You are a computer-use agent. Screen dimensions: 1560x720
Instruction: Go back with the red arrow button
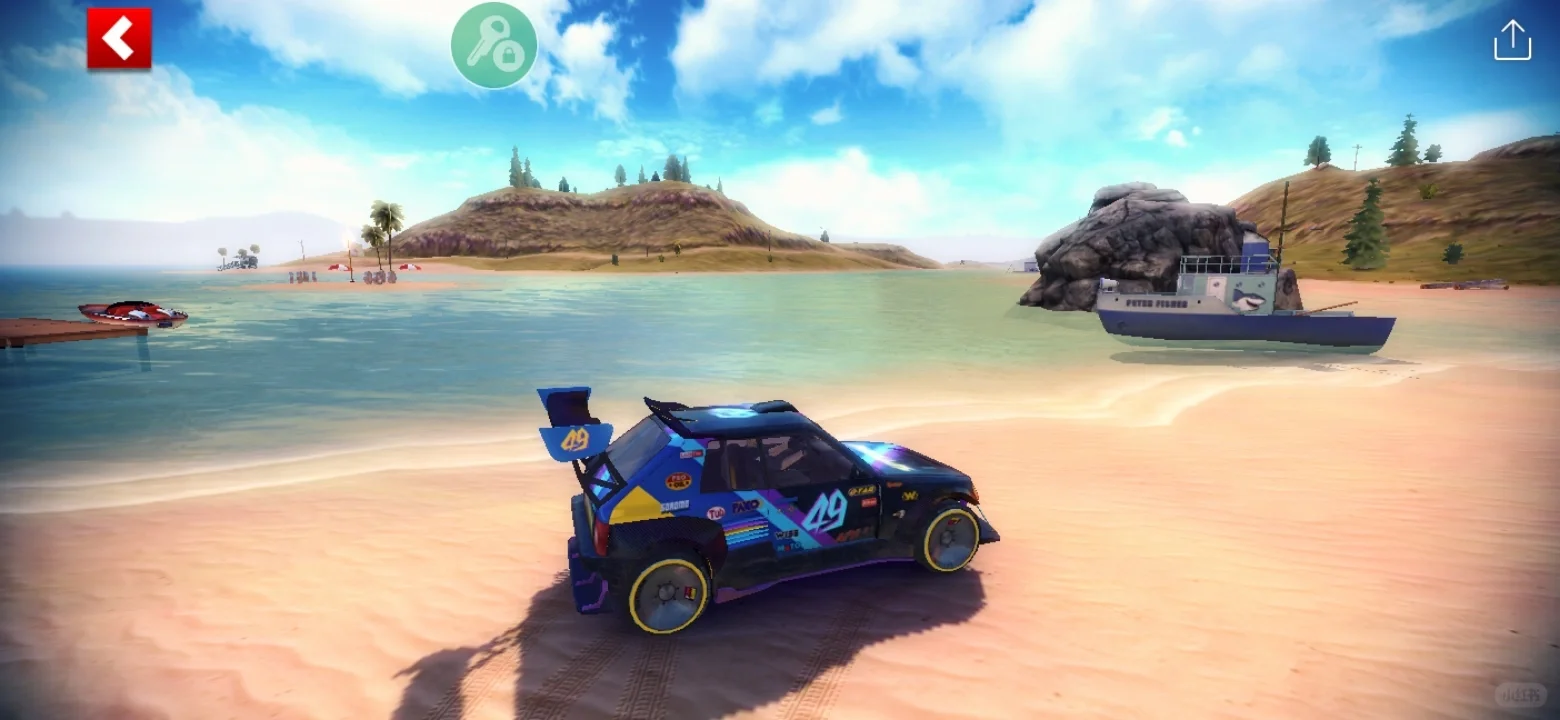click(x=119, y=39)
